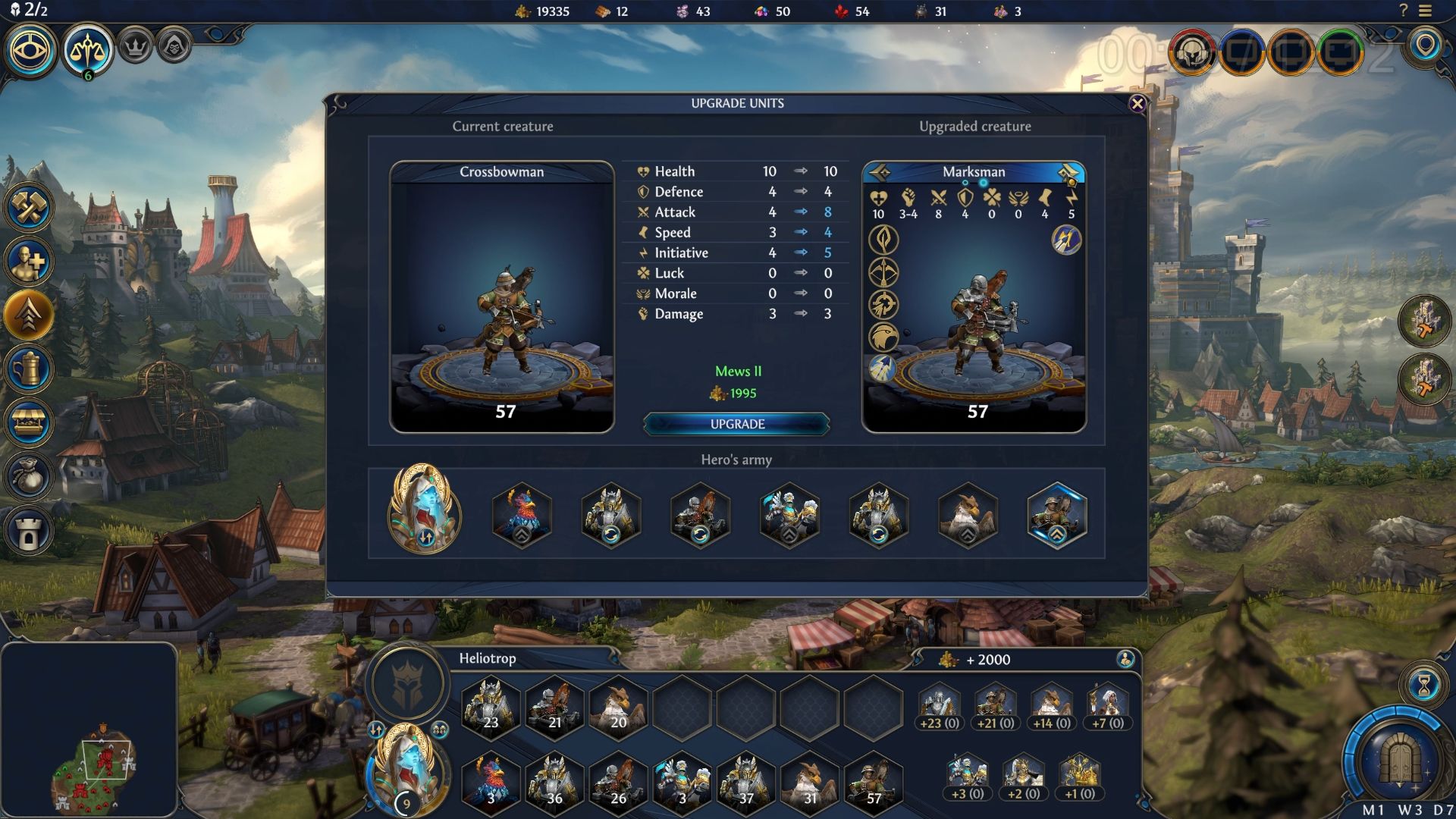Close the Upgrade Units window

1137,104
